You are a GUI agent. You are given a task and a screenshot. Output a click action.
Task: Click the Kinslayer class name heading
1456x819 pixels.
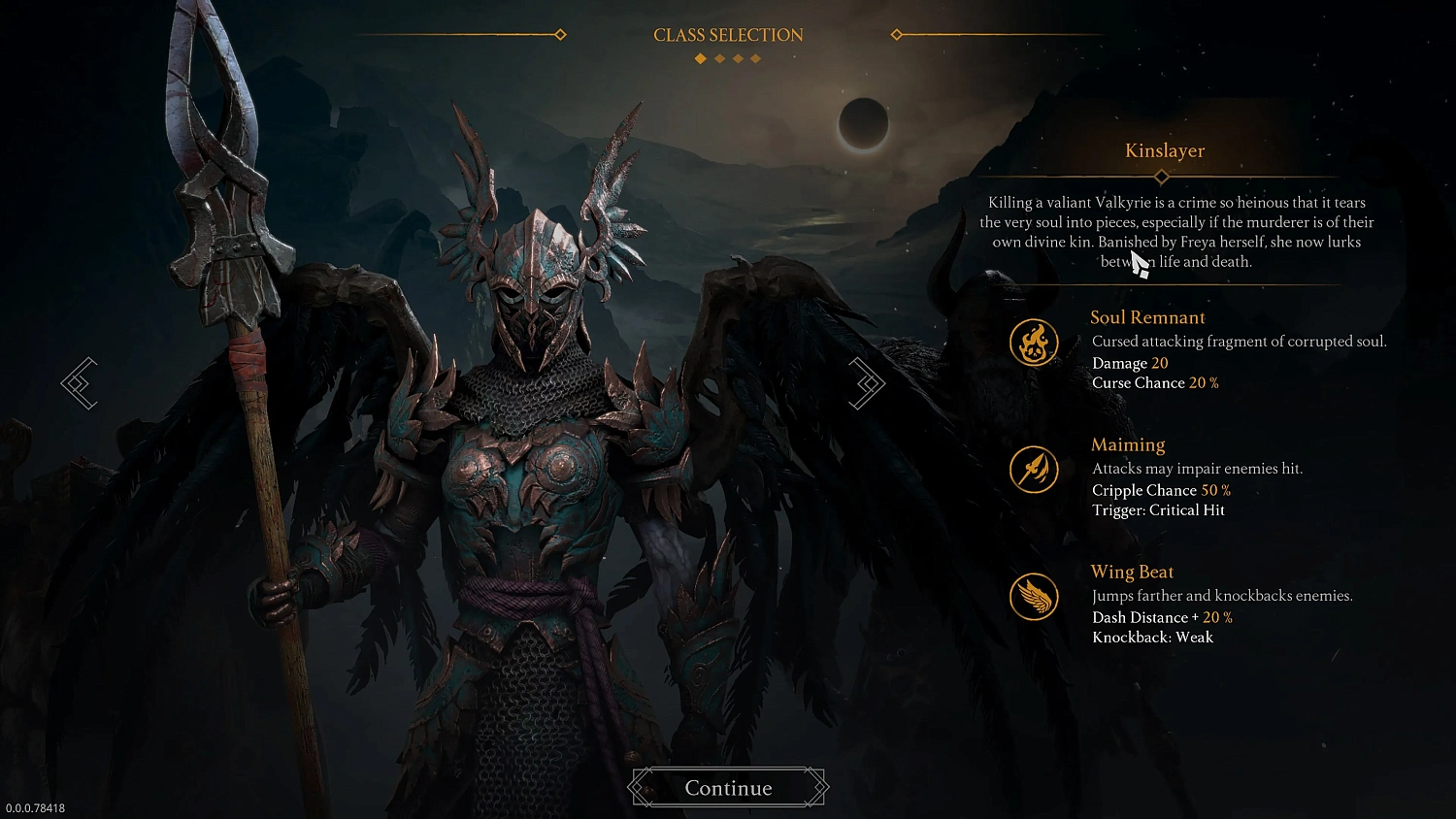[x=1164, y=150]
